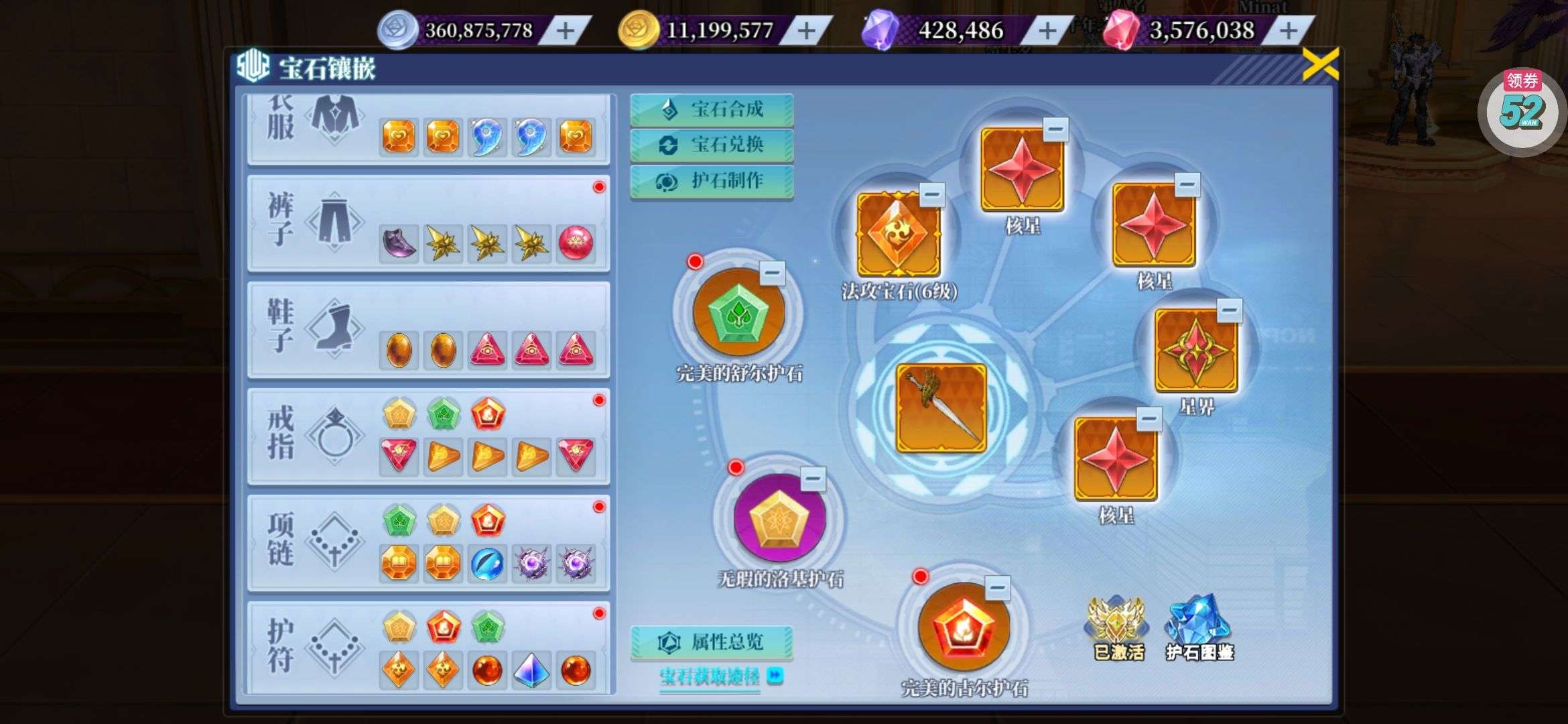Open the 护石制作 guard stone crafting
This screenshot has width=1568, height=724.
click(x=712, y=181)
